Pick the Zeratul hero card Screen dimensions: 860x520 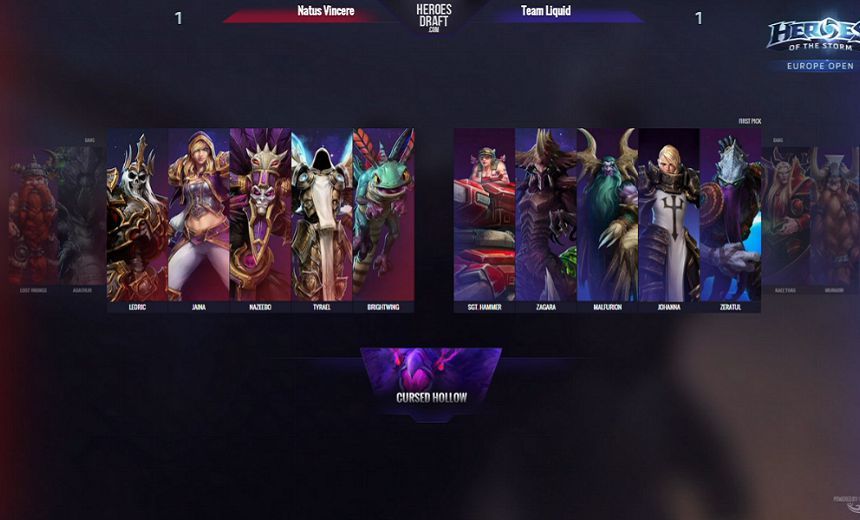(x=730, y=213)
